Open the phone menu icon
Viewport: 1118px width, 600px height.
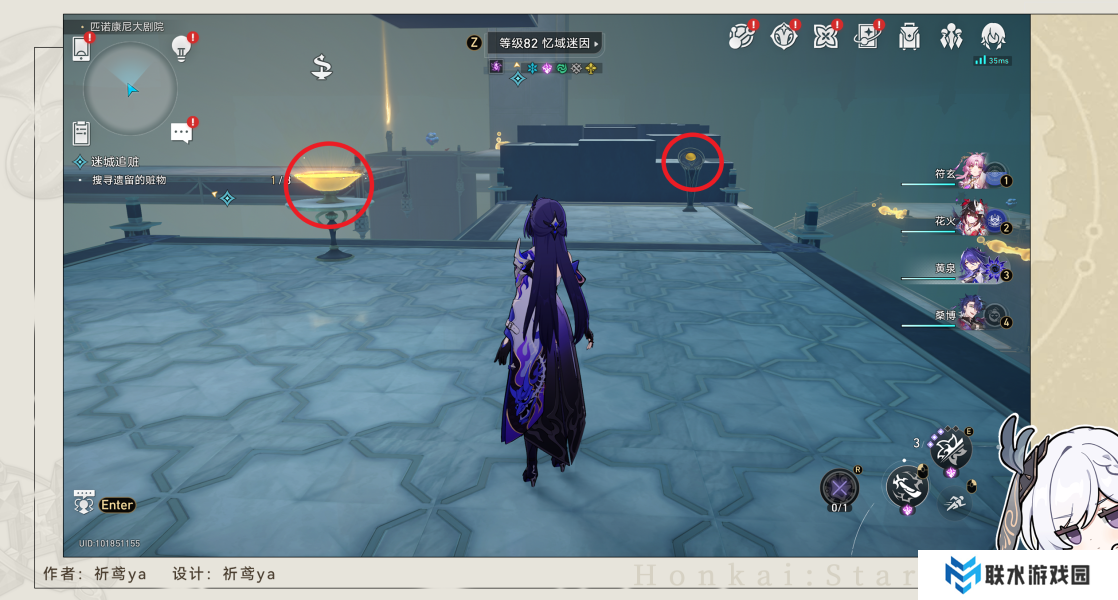(82, 48)
